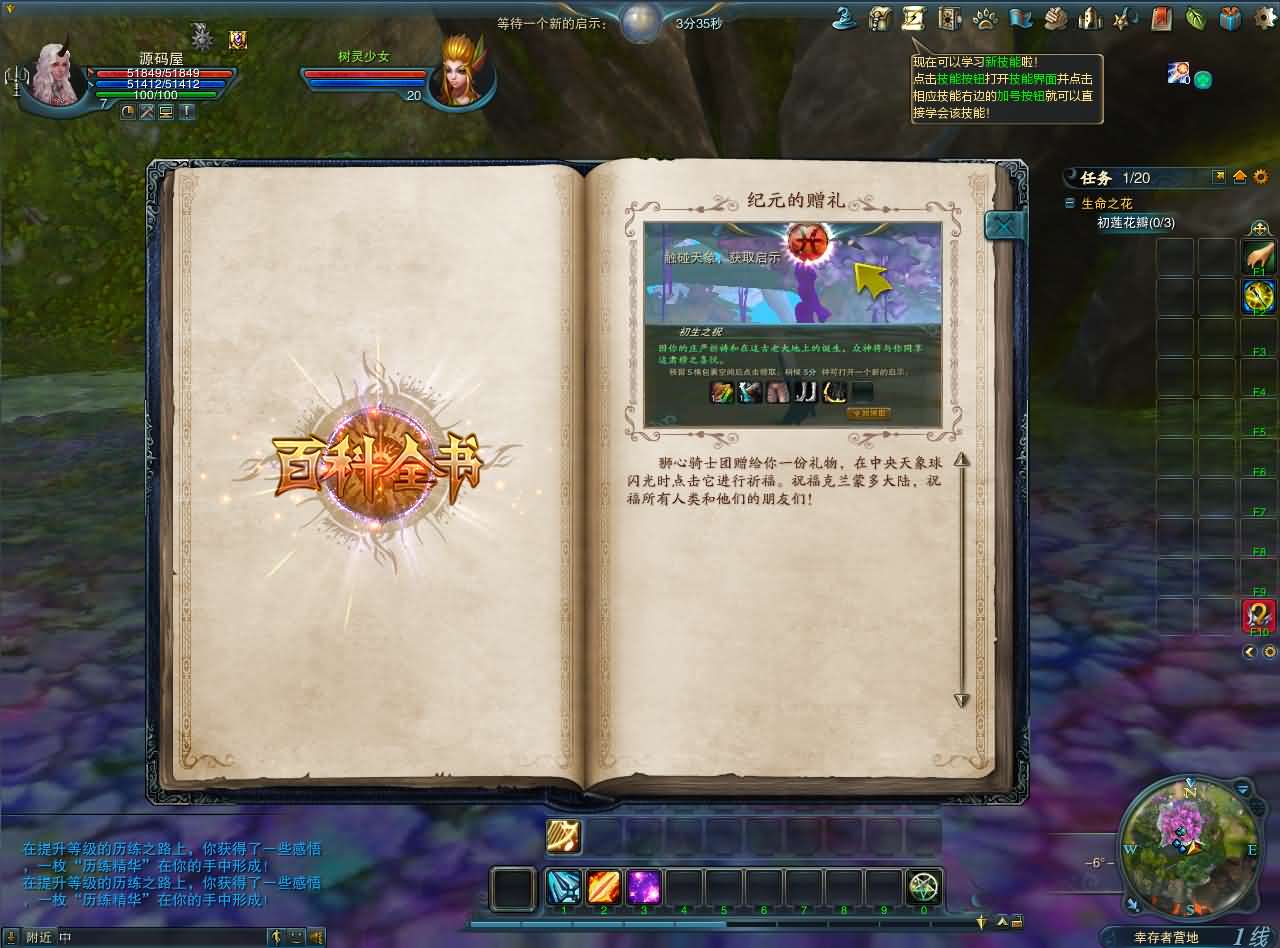The image size is (1280, 948).
Task: Cast the purple skill in hotbar slot 3
Action: tap(644, 886)
